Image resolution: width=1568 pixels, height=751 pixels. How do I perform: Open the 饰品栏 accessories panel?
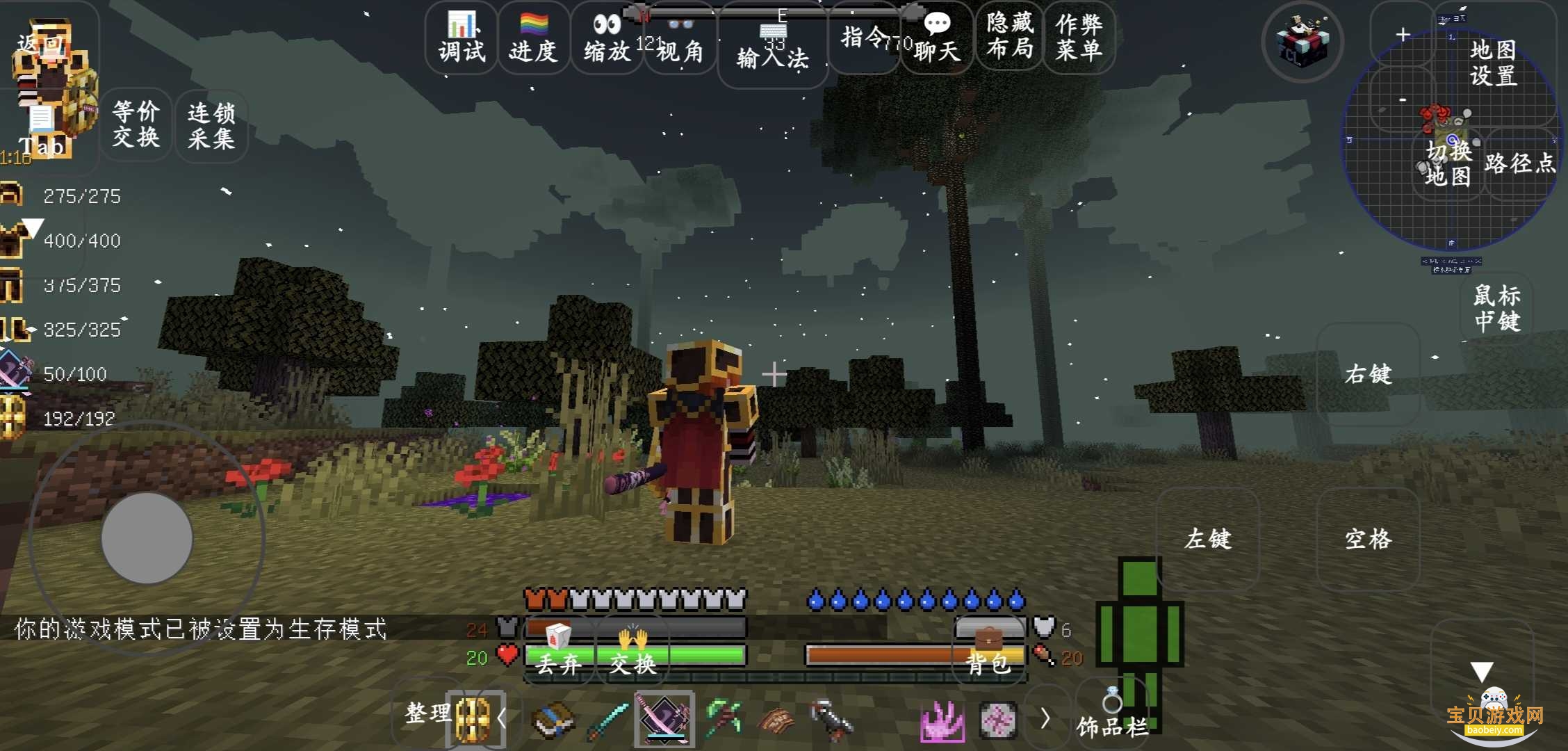click(x=1112, y=719)
